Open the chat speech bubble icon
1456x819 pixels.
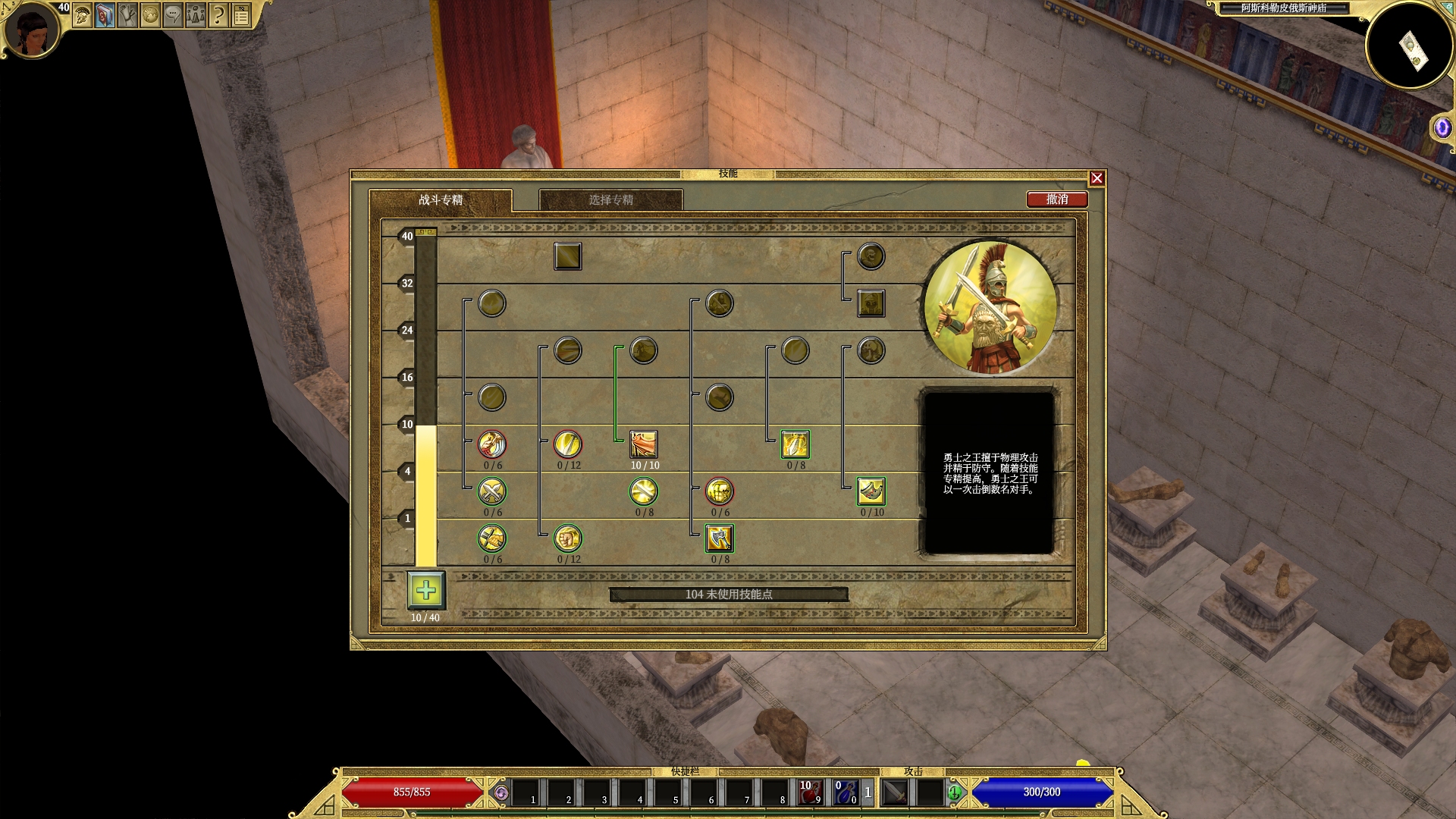(x=173, y=15)
